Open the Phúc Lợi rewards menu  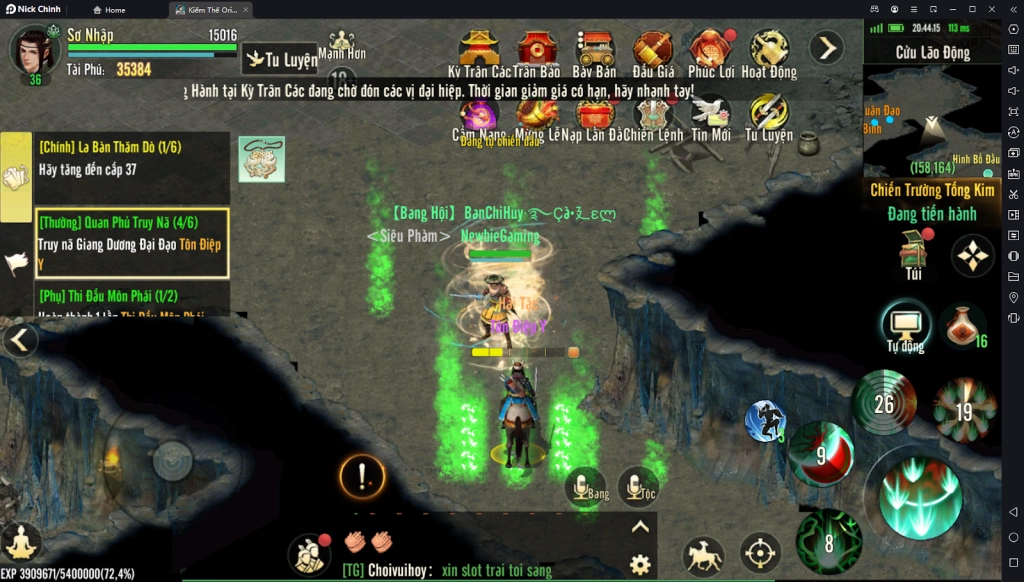711,50
